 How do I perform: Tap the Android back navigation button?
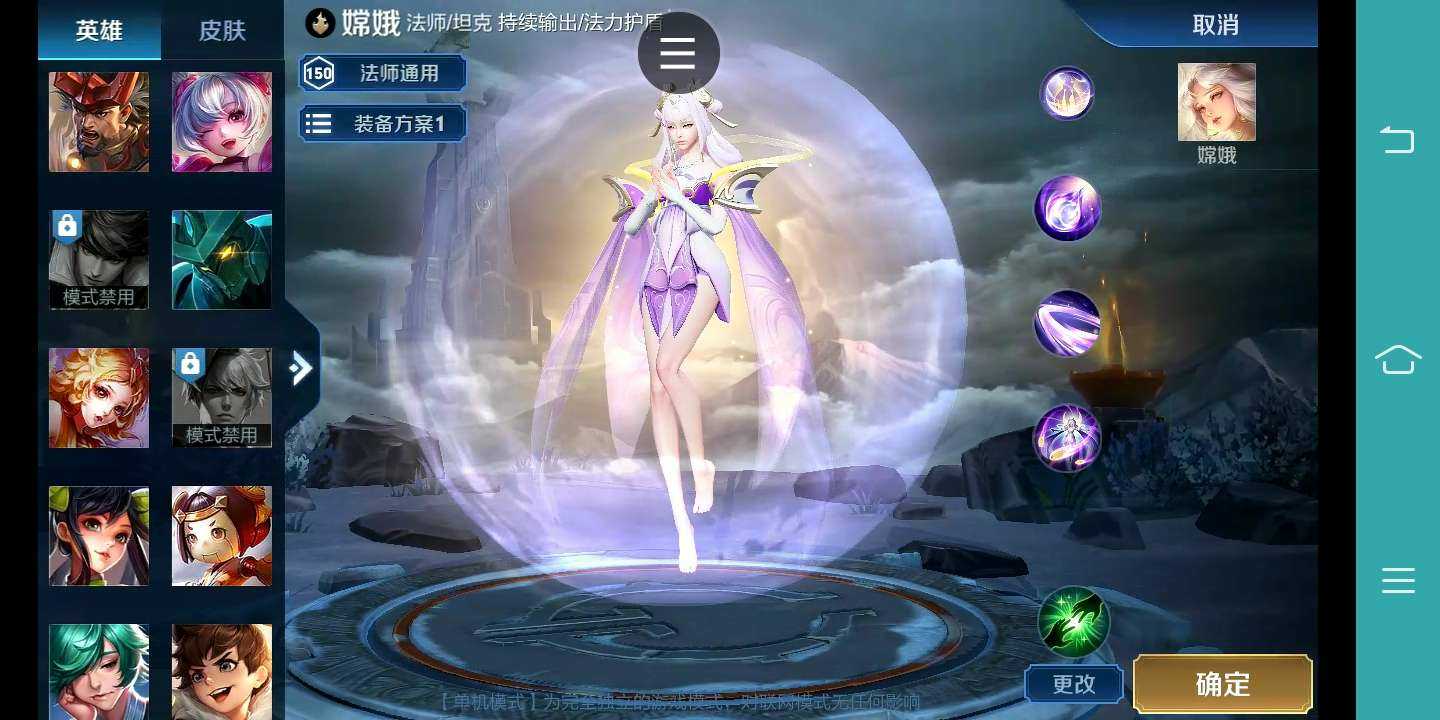tap(1397, 140)
